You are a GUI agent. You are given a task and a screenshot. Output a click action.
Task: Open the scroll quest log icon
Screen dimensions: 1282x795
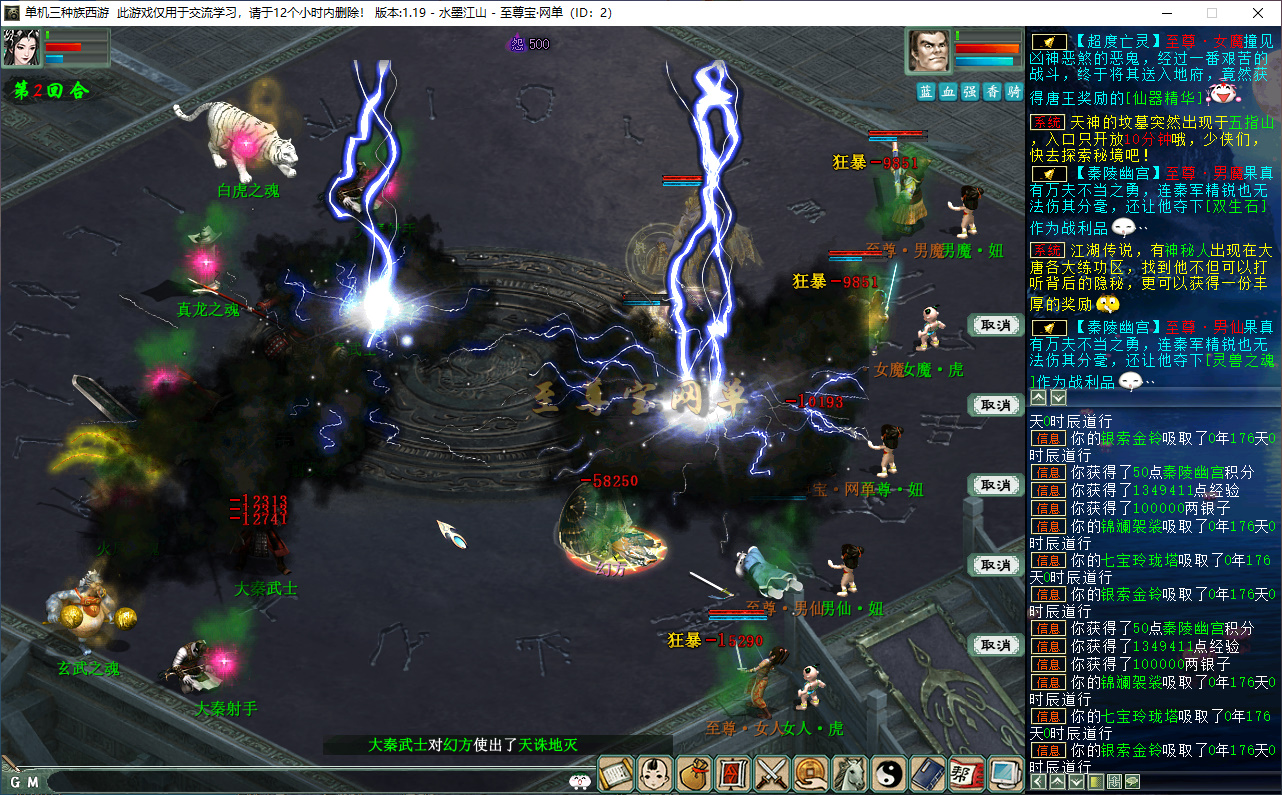[616, 773]
